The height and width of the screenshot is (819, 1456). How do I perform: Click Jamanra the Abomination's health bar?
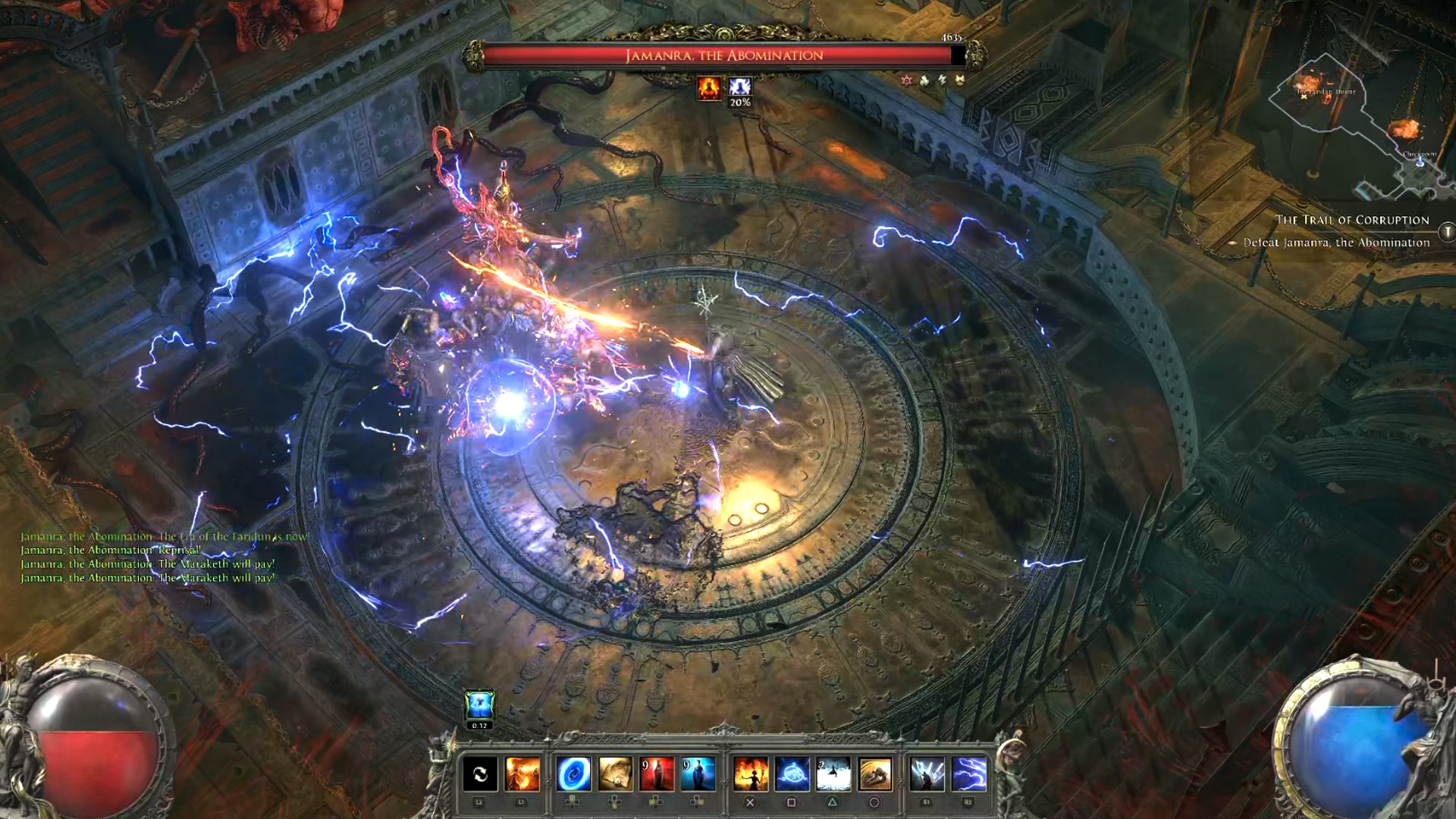[720, 55]
